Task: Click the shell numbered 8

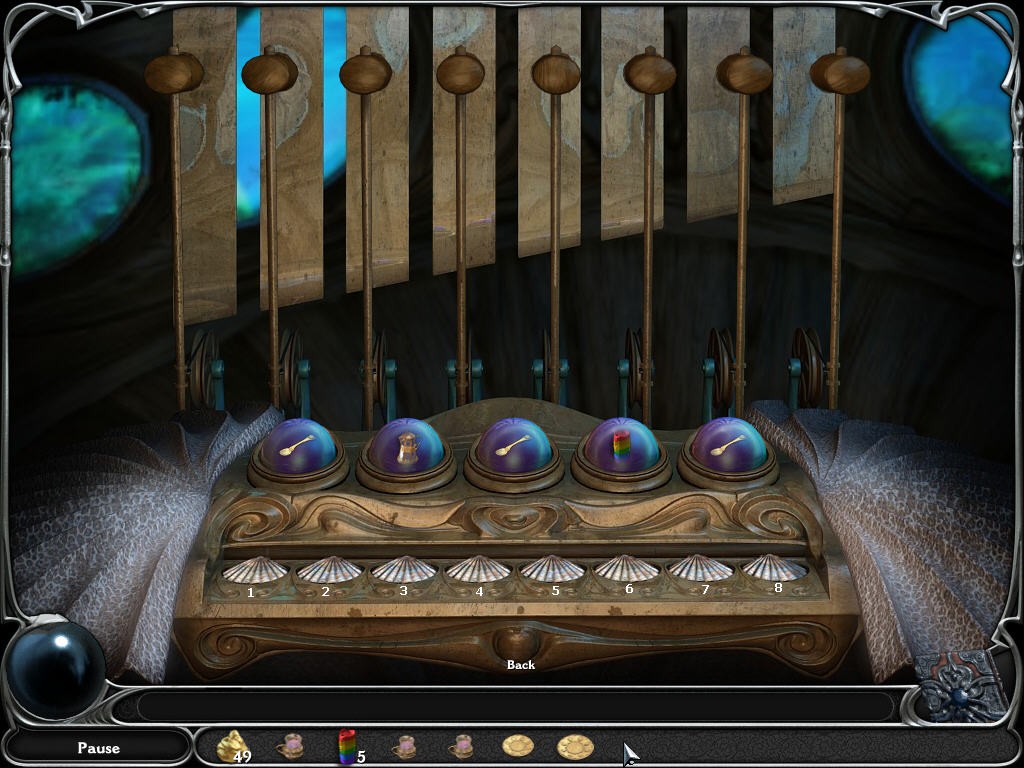Action: pos(775,569)
